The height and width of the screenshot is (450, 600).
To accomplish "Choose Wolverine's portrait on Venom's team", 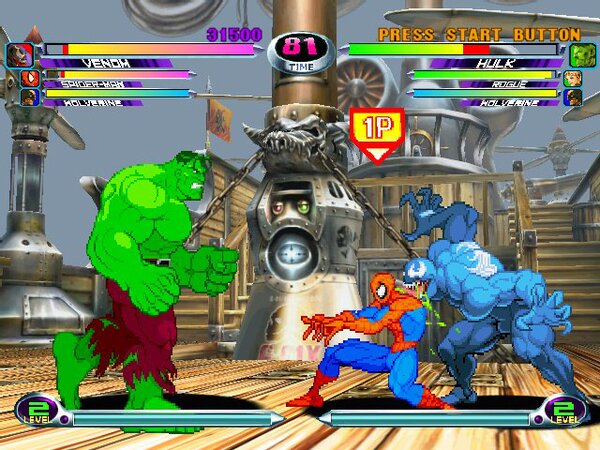I will point(29,98).
